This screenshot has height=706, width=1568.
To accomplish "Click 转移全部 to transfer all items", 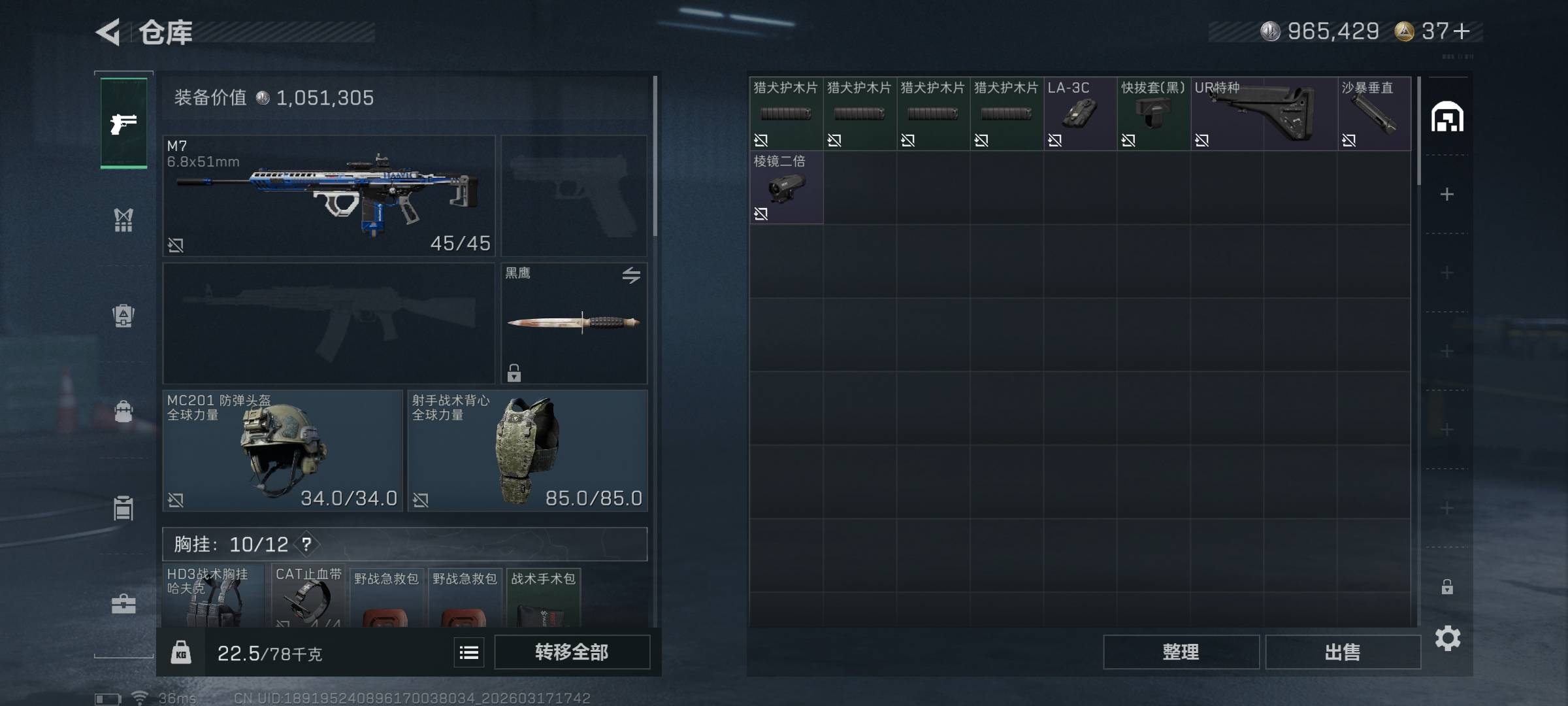I will click(572, 652).
